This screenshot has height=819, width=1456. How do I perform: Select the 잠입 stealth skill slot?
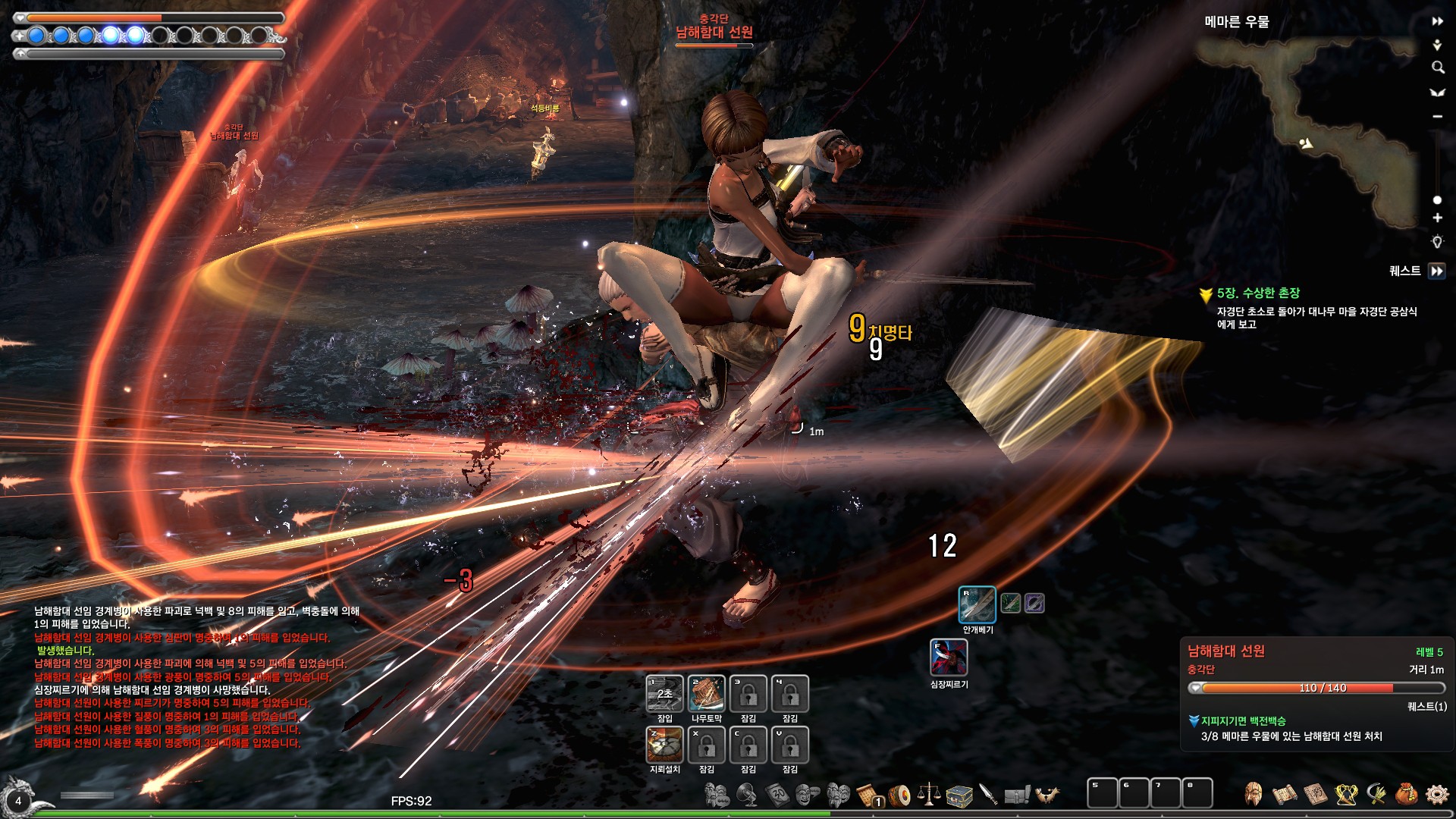664,693
